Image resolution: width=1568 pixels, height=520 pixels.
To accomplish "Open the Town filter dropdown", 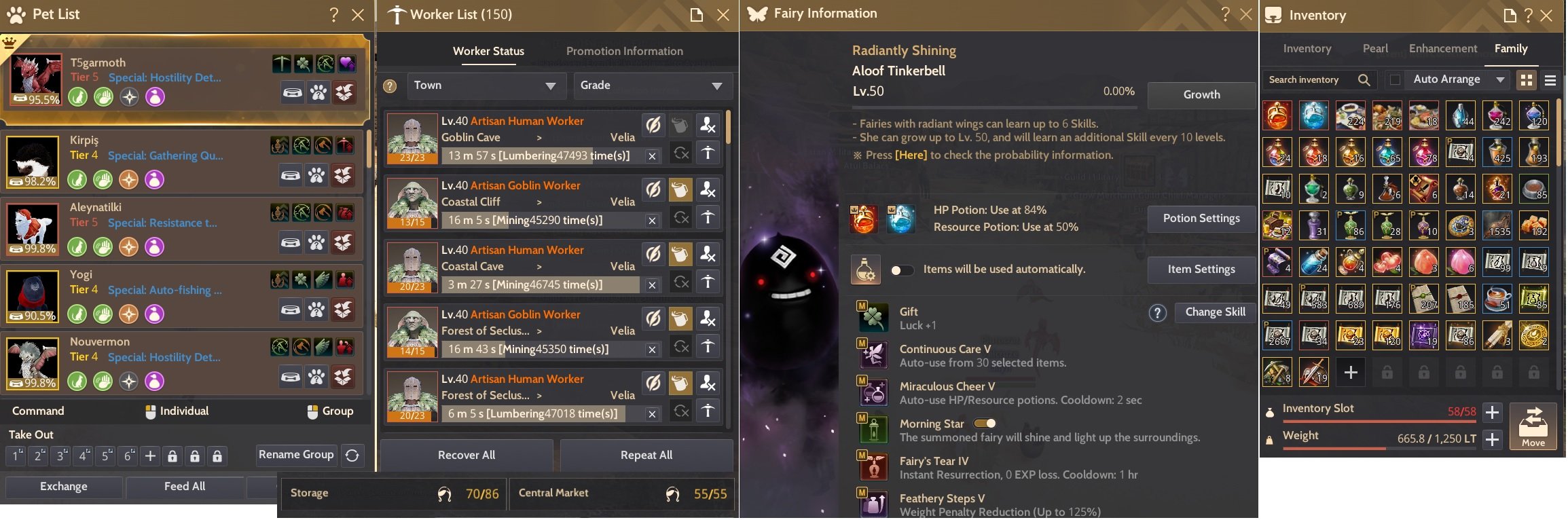I will click(x=484, y=86).
